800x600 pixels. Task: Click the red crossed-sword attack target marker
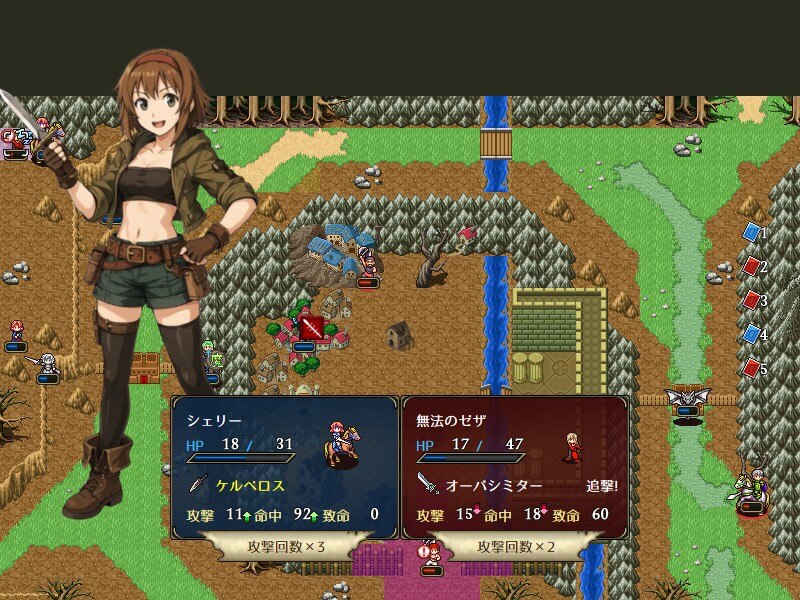(312, 327)
